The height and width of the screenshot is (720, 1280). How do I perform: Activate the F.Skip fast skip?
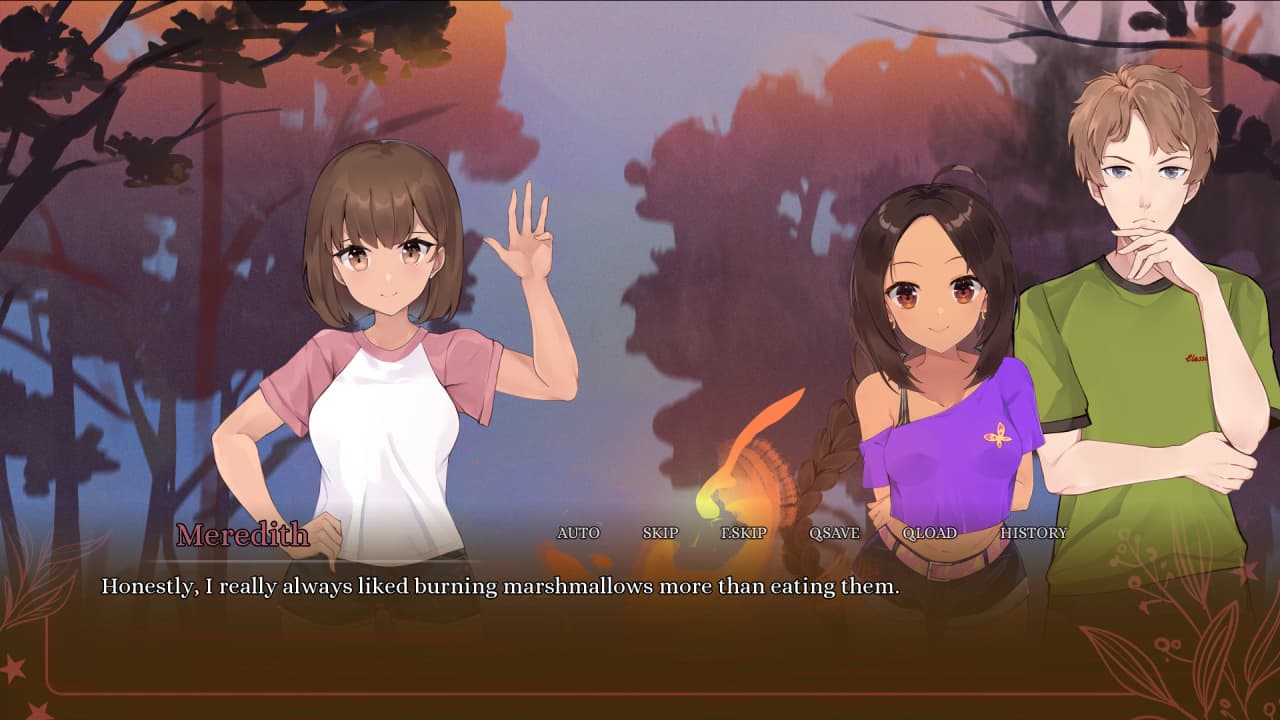(x=744, y=533)
